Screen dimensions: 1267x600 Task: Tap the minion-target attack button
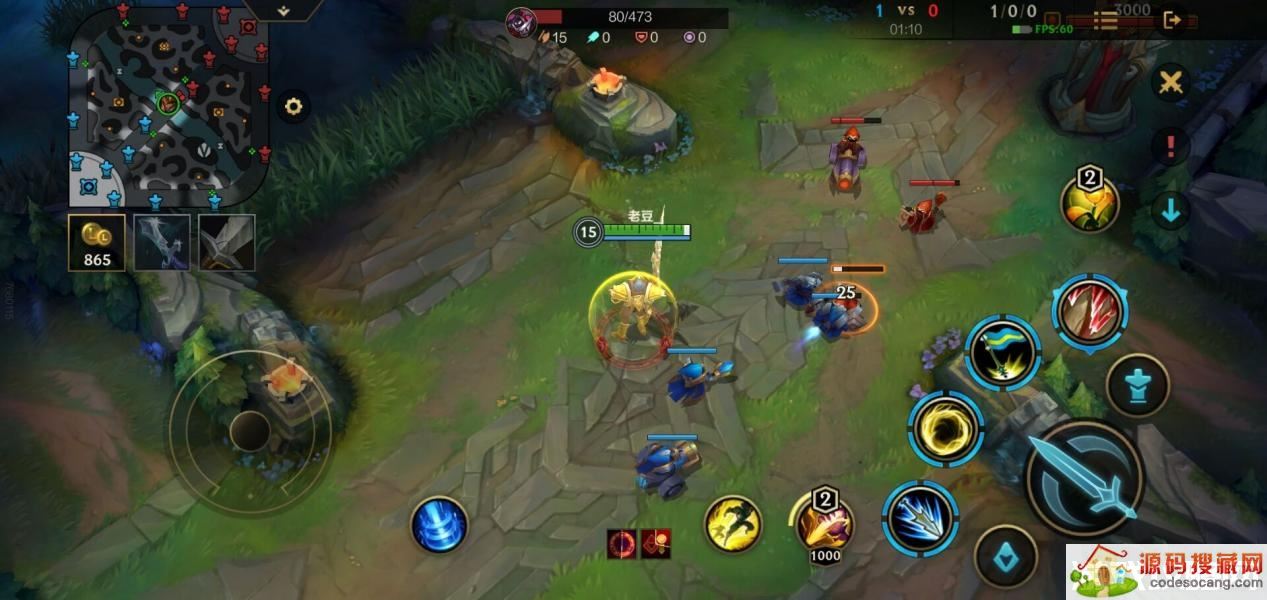tap(1005, 558)
